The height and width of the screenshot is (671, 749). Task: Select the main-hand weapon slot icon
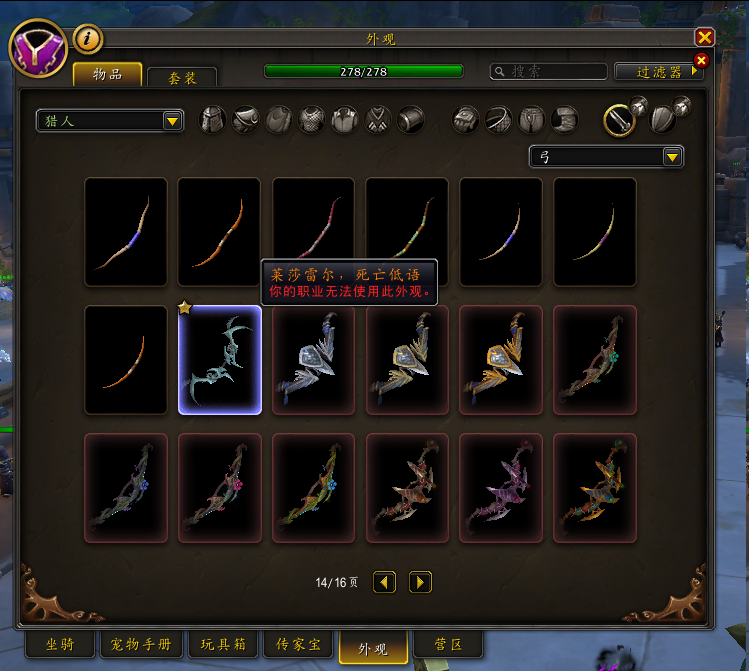pyautogui.click(x=619, y=120)
